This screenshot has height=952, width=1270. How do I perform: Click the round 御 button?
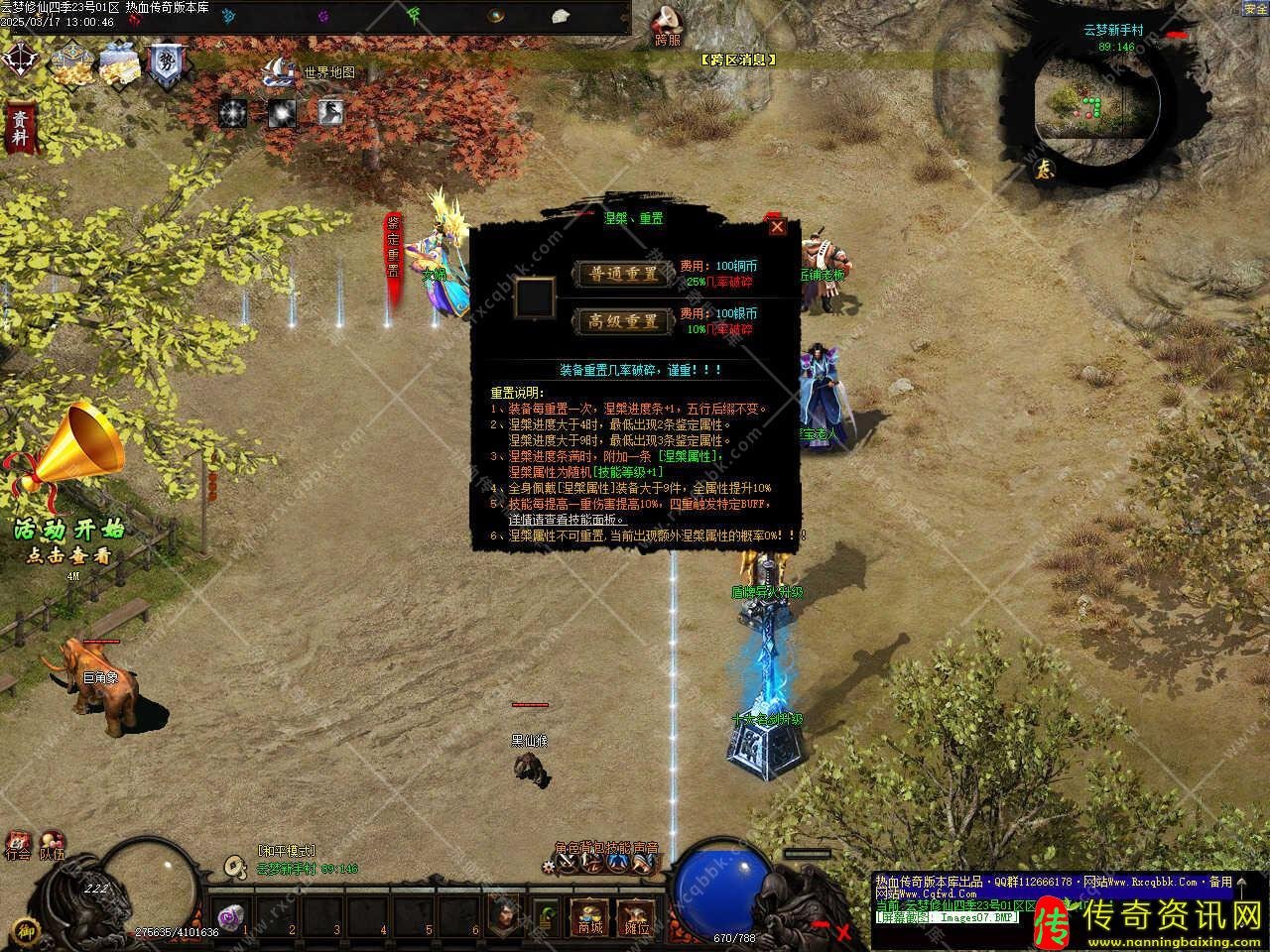tap(27, 932)
